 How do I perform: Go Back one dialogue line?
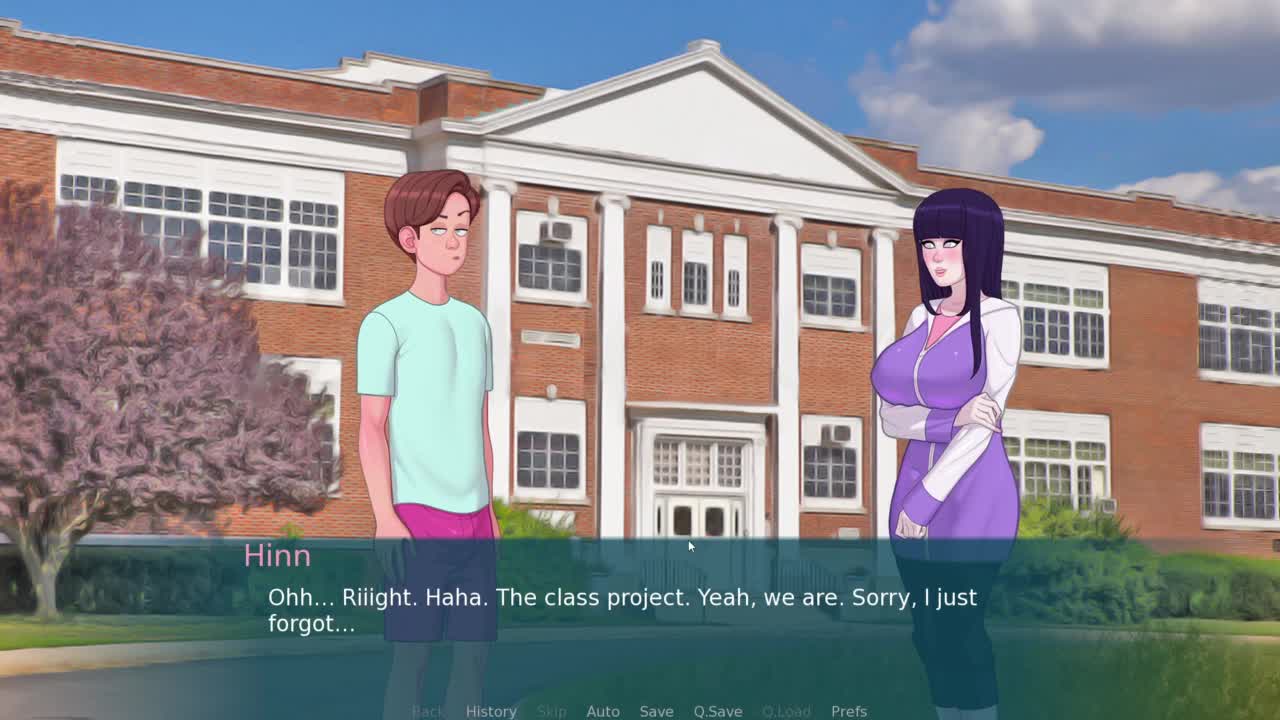[427, 711]
